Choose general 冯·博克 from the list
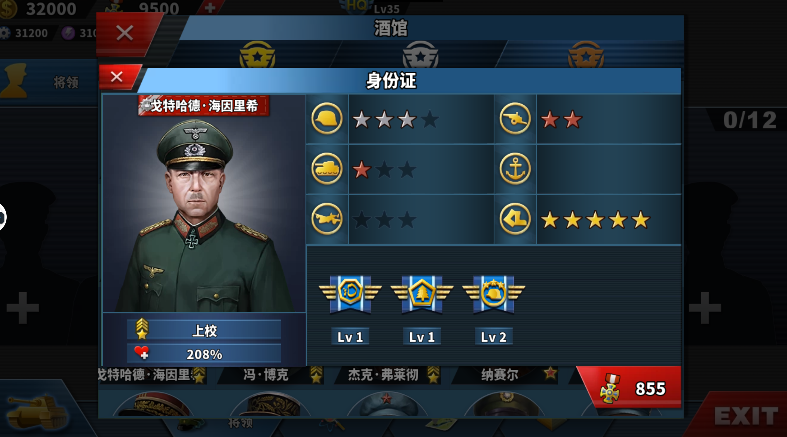 [267, 376]
